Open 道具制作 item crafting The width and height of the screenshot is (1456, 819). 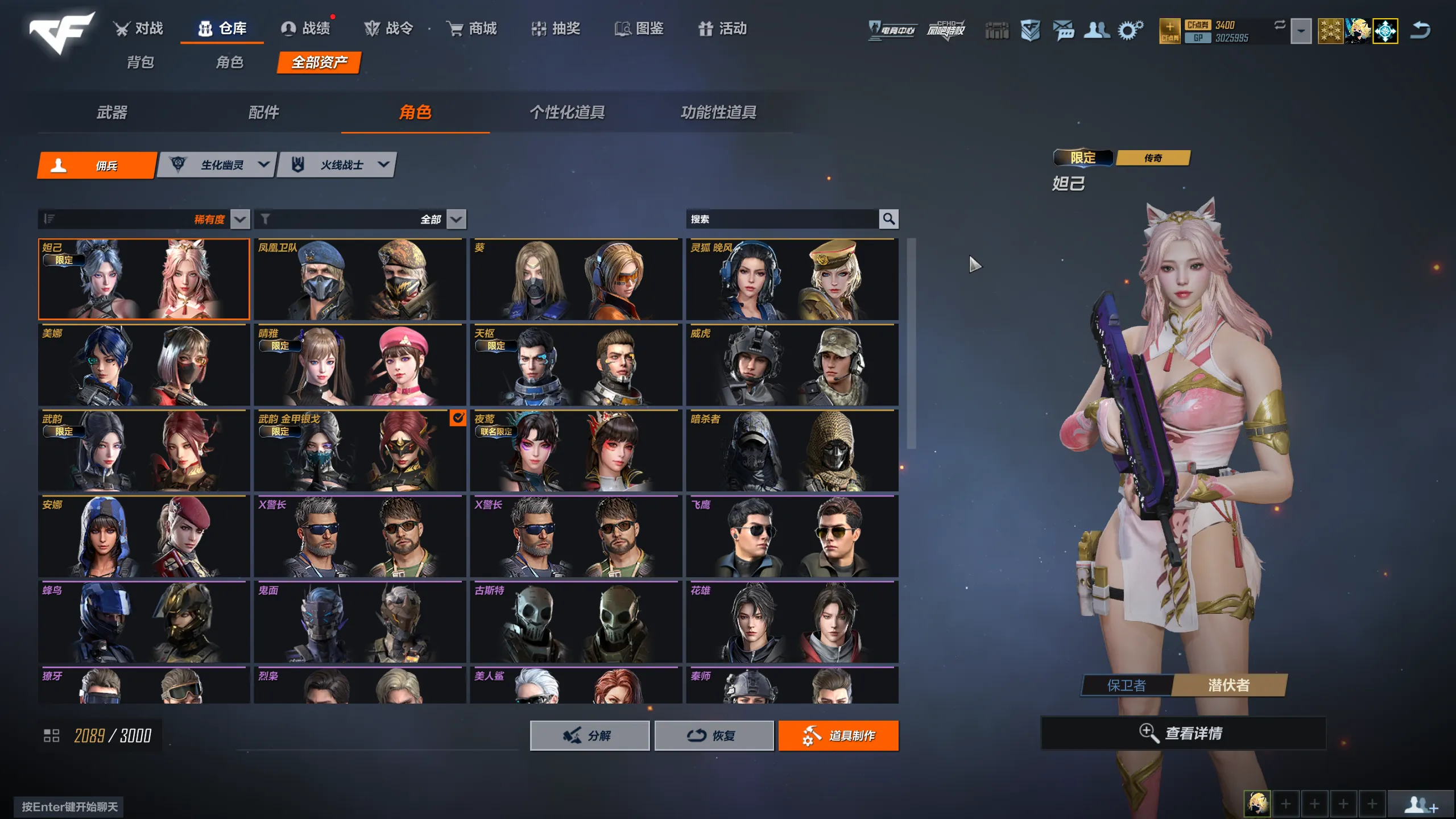pyautogui.click(x=838, y=735)
